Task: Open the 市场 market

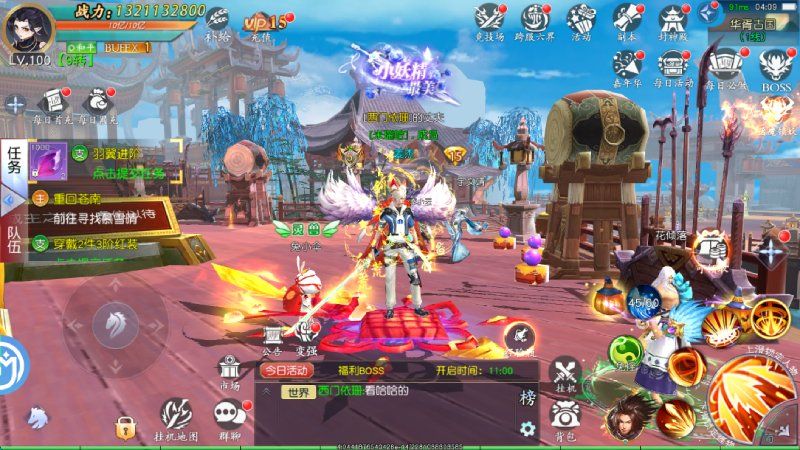Action: point(229,371)
